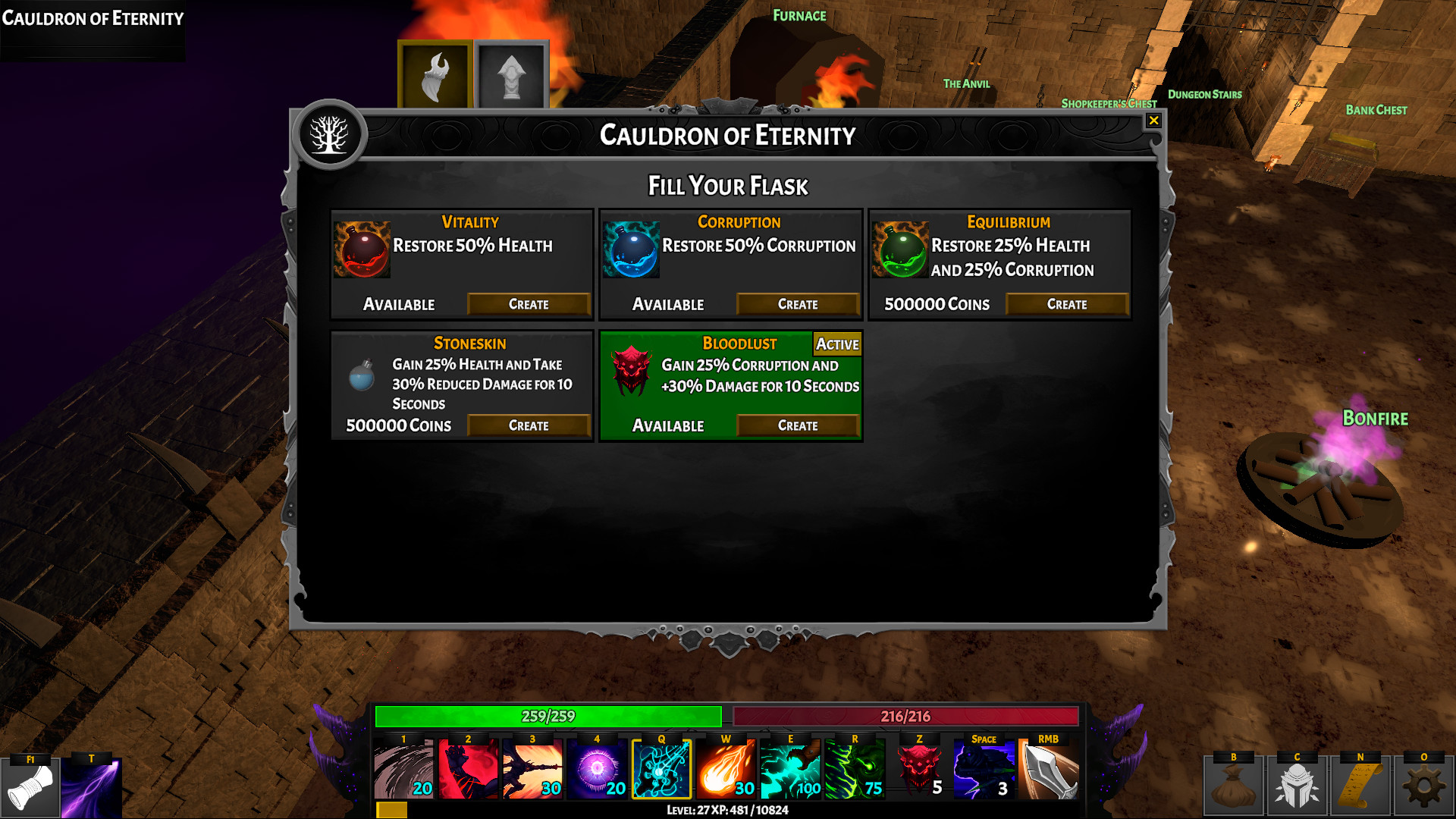Open the inventory bag icon labeled B
The height and width of the screenshot is (819, 1456).
click(x=1234, y=783)
